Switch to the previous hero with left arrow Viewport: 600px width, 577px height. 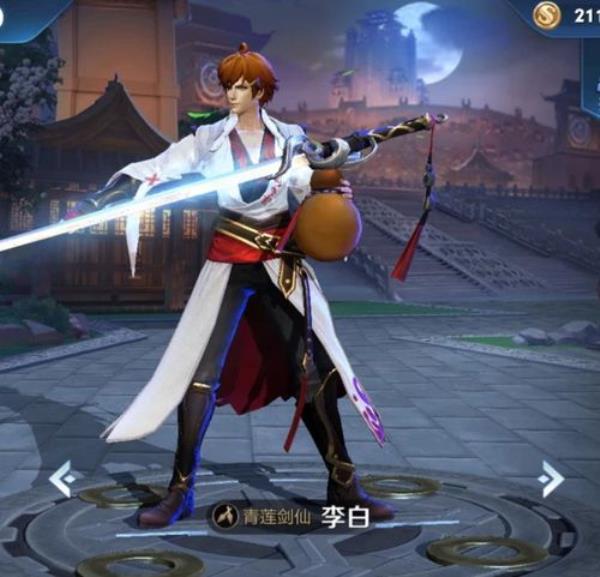coord(62,477)
